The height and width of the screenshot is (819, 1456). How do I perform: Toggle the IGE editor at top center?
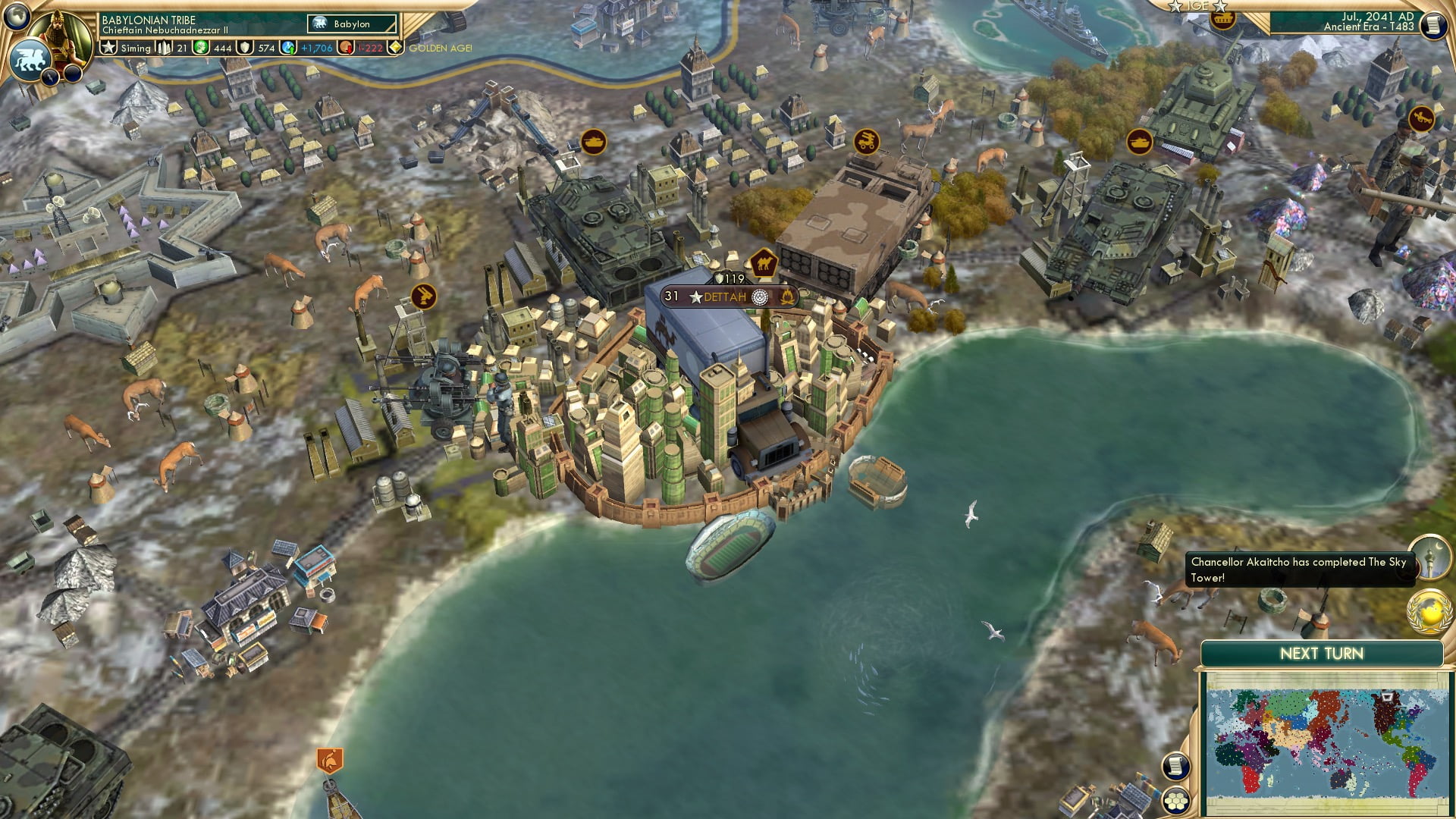[x=1200, y=8]
